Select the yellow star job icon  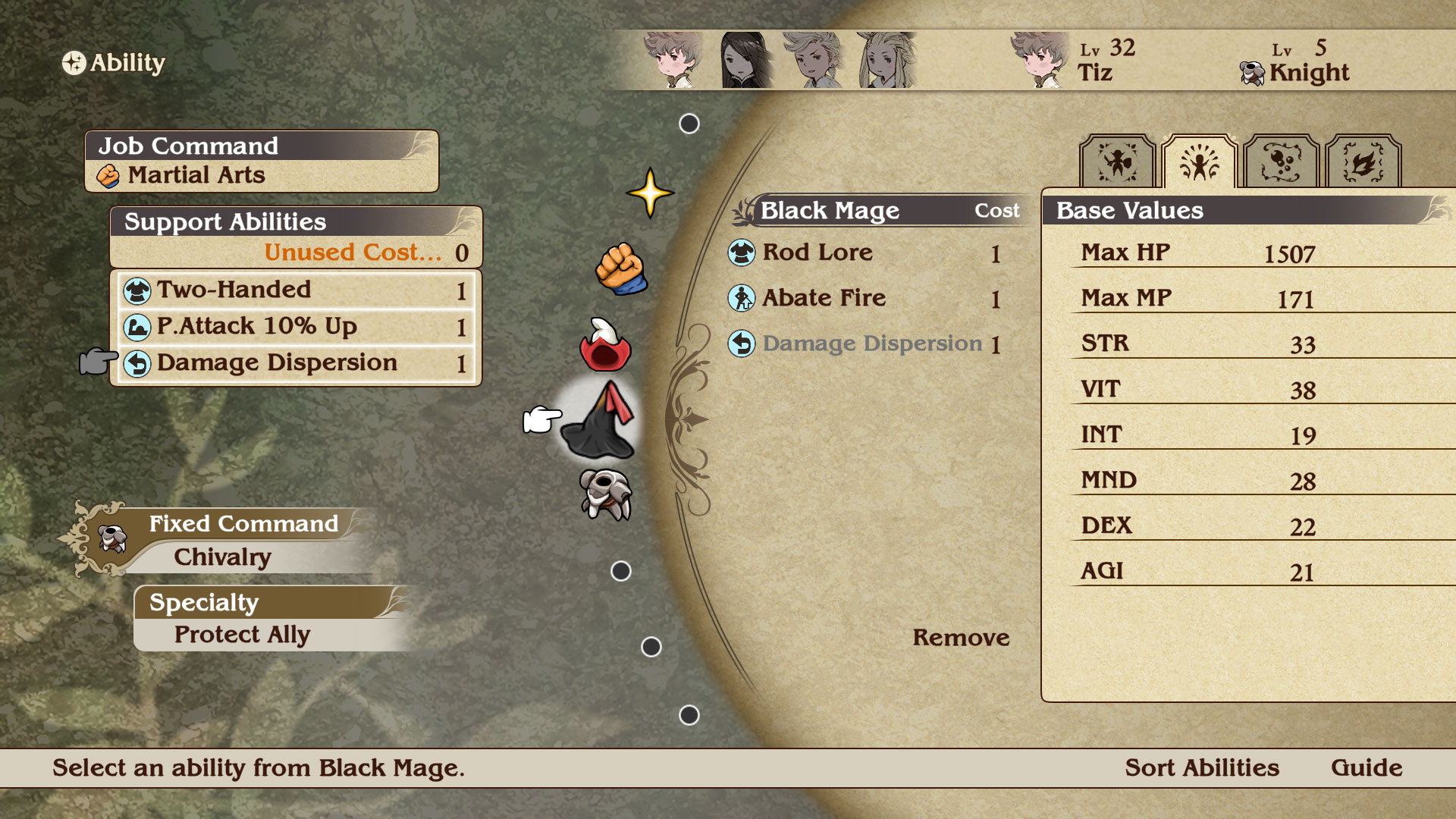coord(650,193)
